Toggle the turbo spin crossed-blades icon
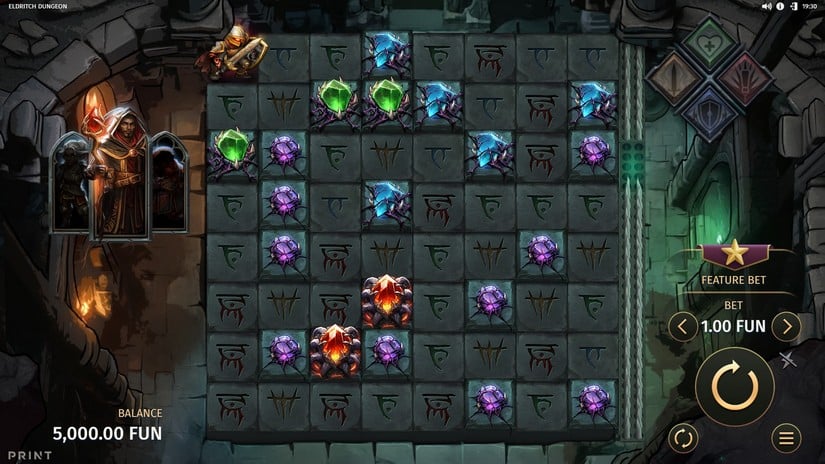The width and height of the screenshot is (825, 464). pos(788,360)
